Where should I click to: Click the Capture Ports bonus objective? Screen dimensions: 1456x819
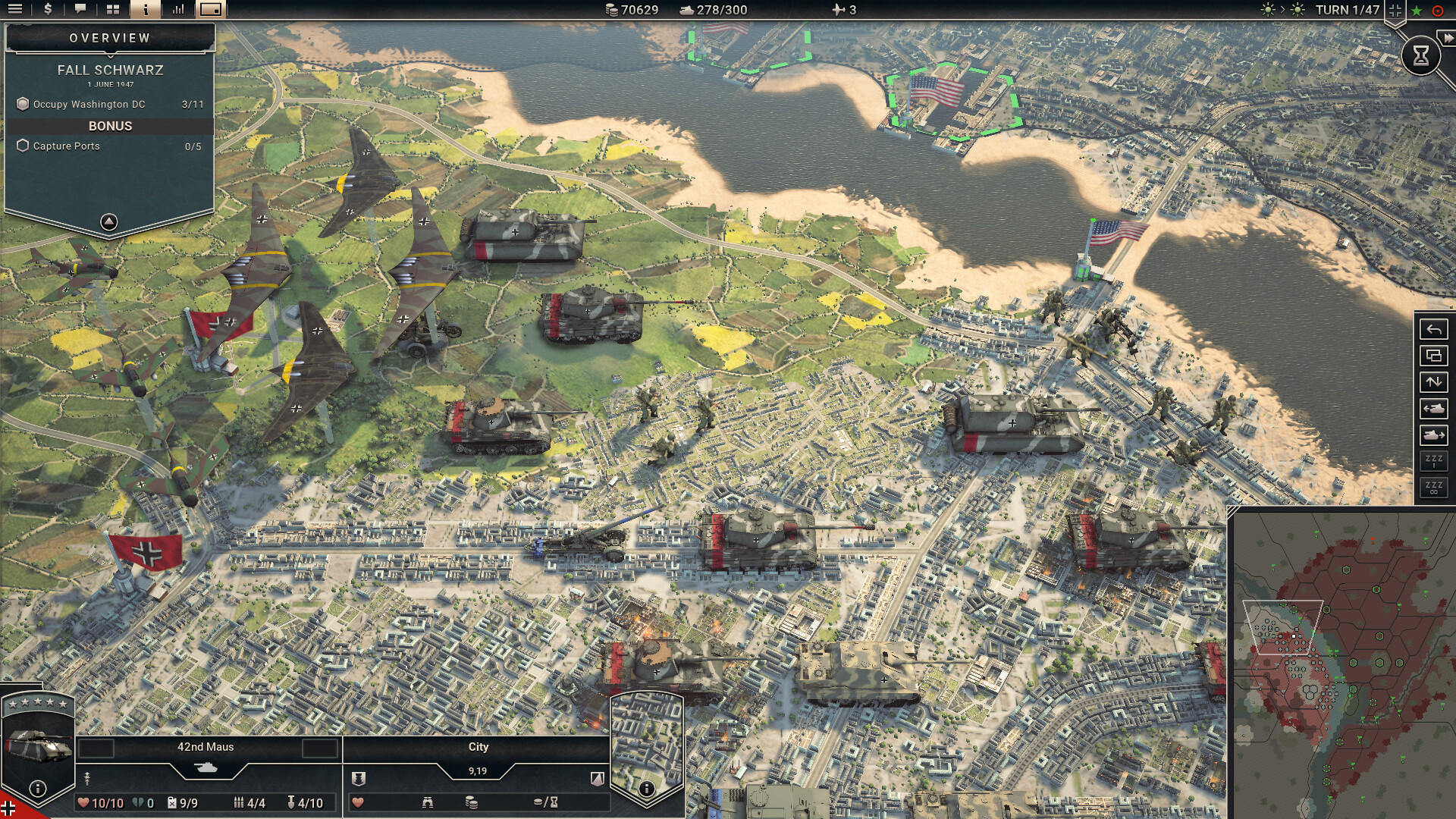(x=68, y=146)
